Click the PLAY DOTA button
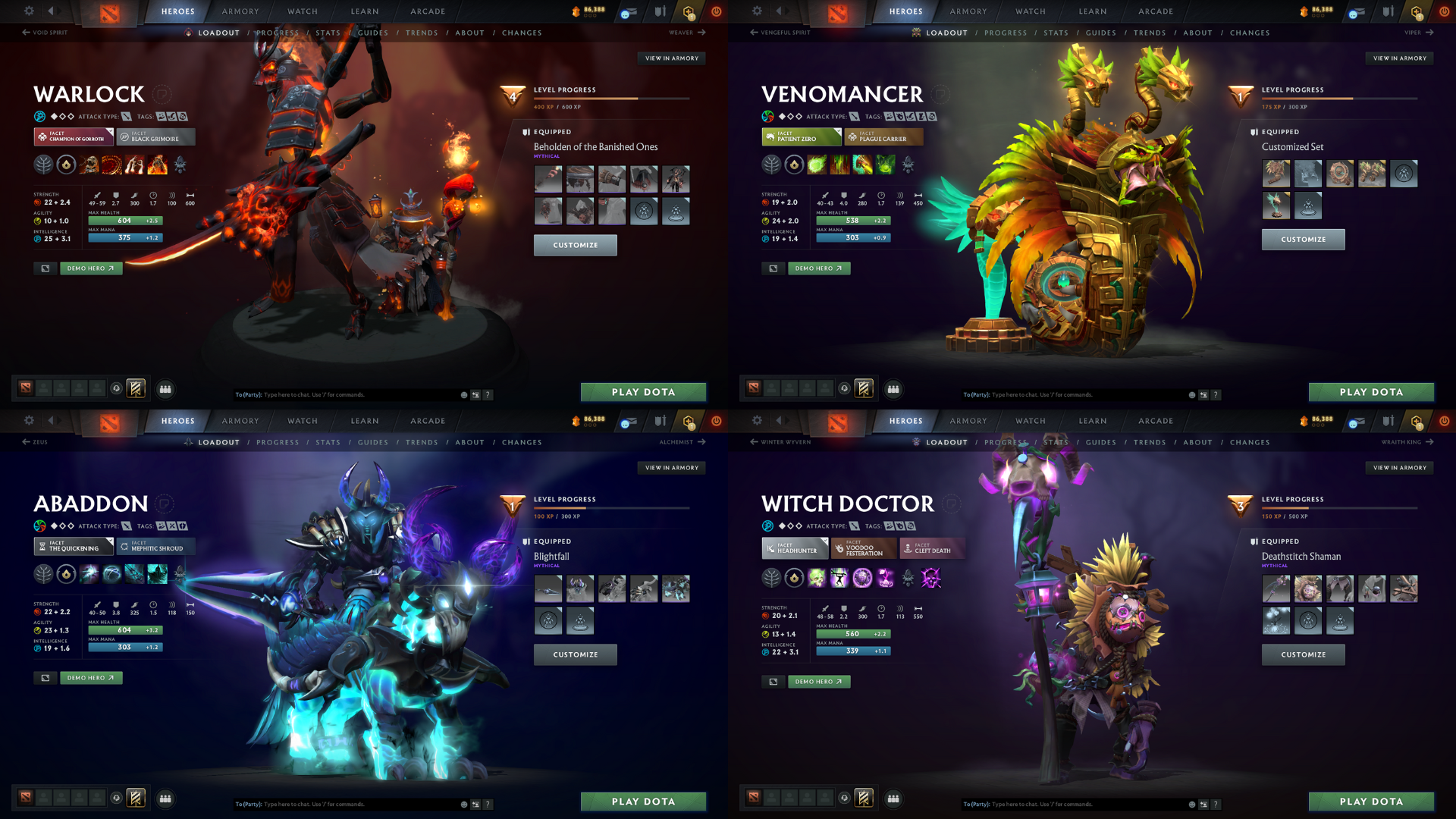 (643, 392)
